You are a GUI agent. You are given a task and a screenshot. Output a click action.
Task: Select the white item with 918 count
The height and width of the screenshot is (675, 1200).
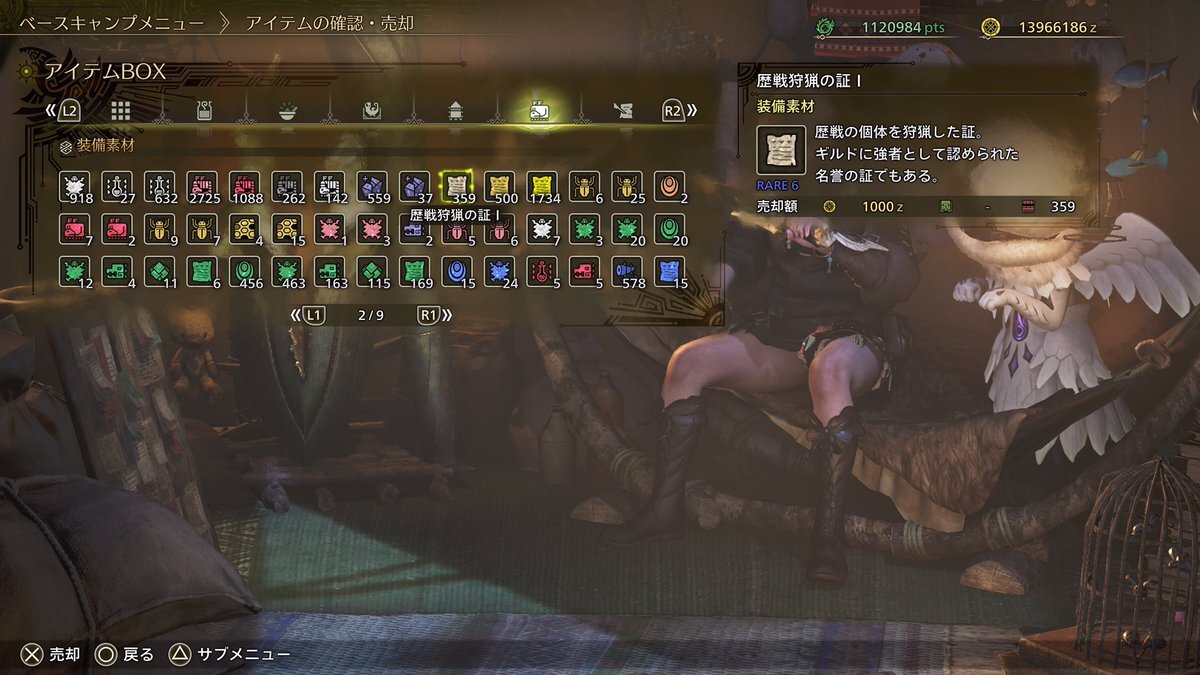click(x=74, y=186)
